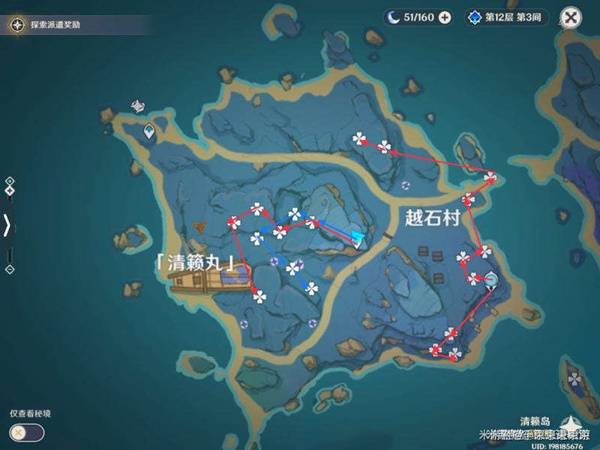
Task: Select the teleport waypoint on the northwest shore
Action: click(x=149, y=130)
